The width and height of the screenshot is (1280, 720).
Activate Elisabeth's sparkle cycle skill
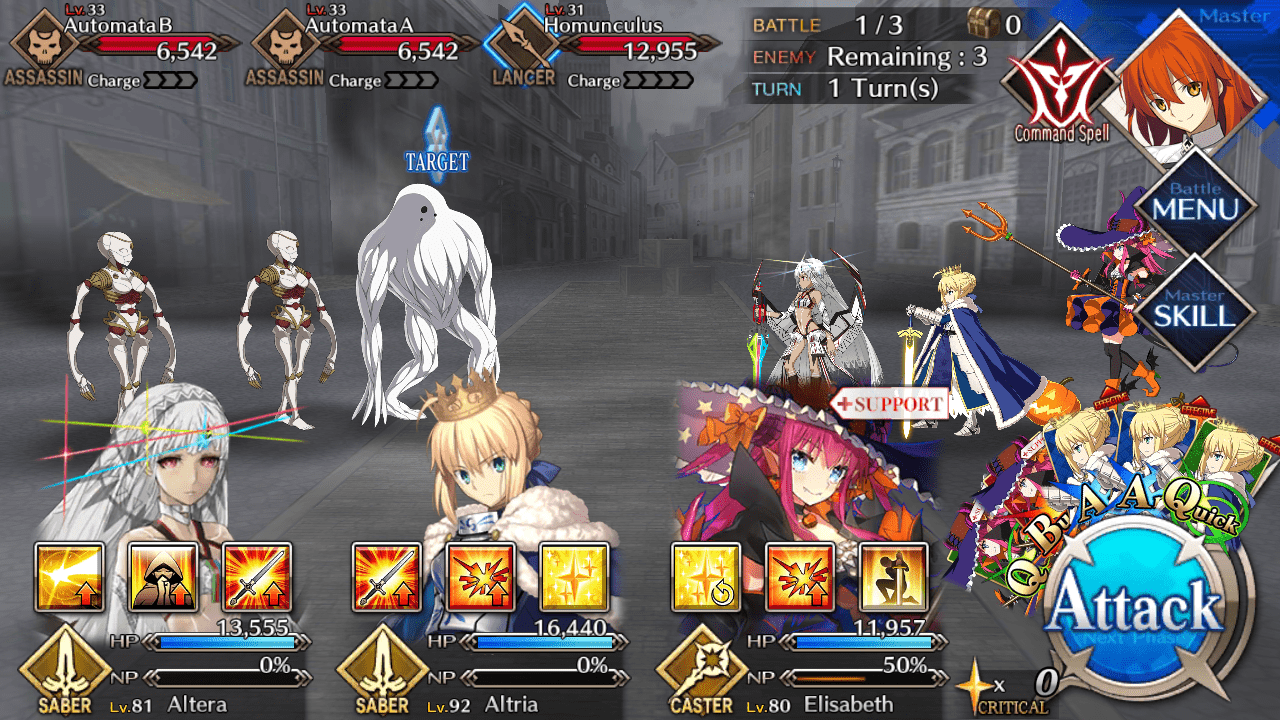tap(706, 577)
